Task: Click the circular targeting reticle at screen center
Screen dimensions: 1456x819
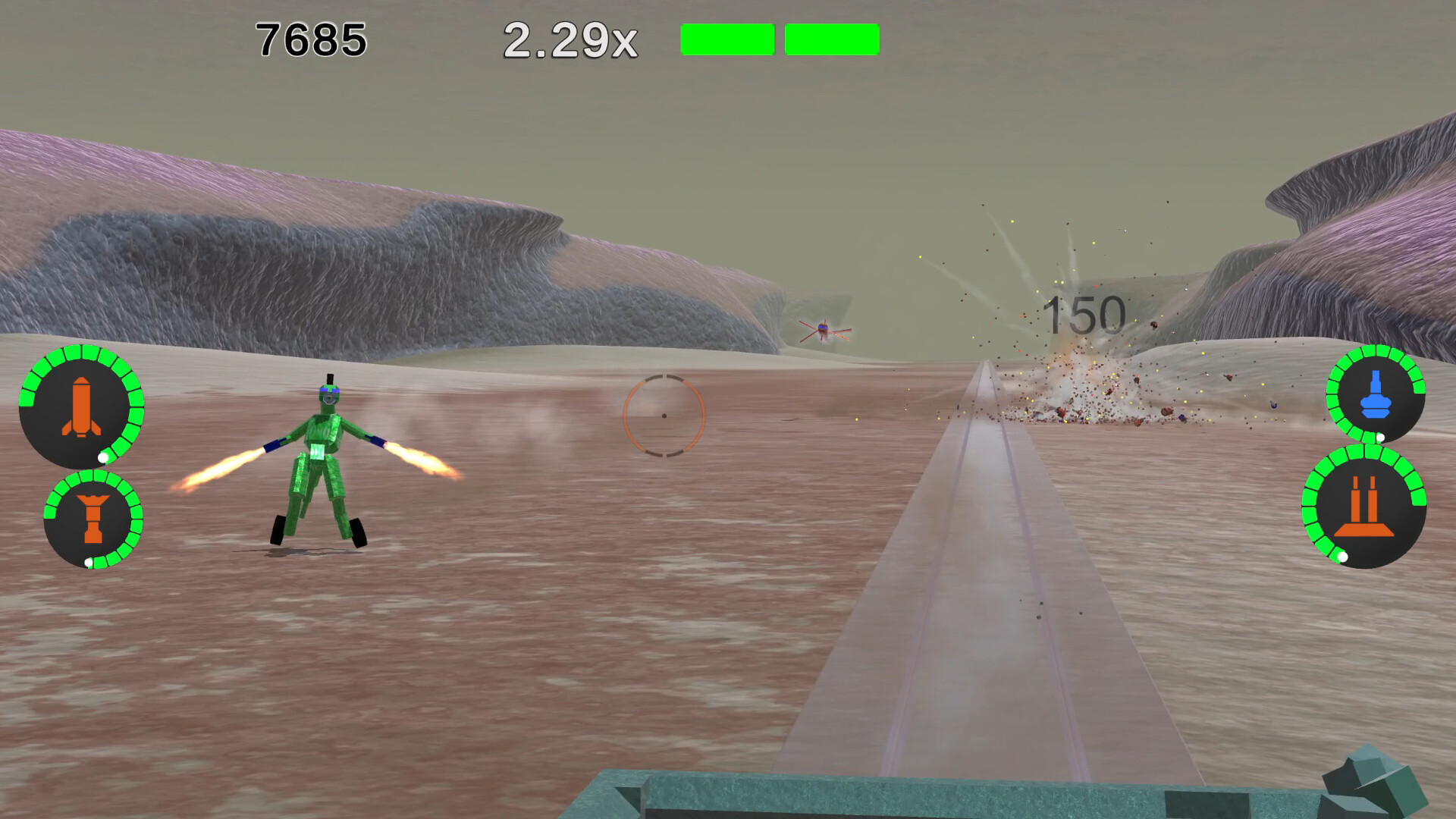Action: (x=664, y=415)
